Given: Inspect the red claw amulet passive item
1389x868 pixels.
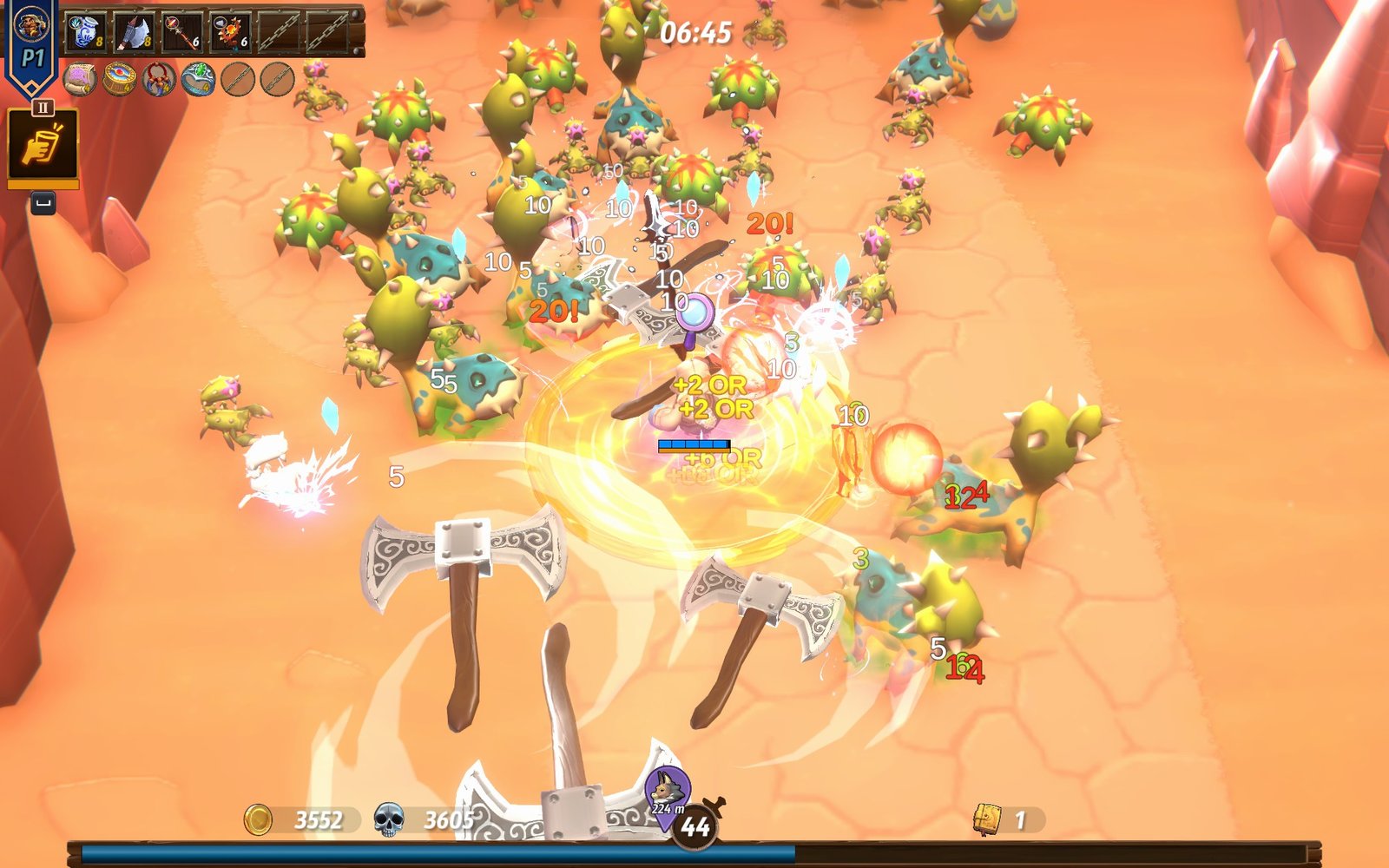Looking at the screenshot, I should click(x=159, y=80).
